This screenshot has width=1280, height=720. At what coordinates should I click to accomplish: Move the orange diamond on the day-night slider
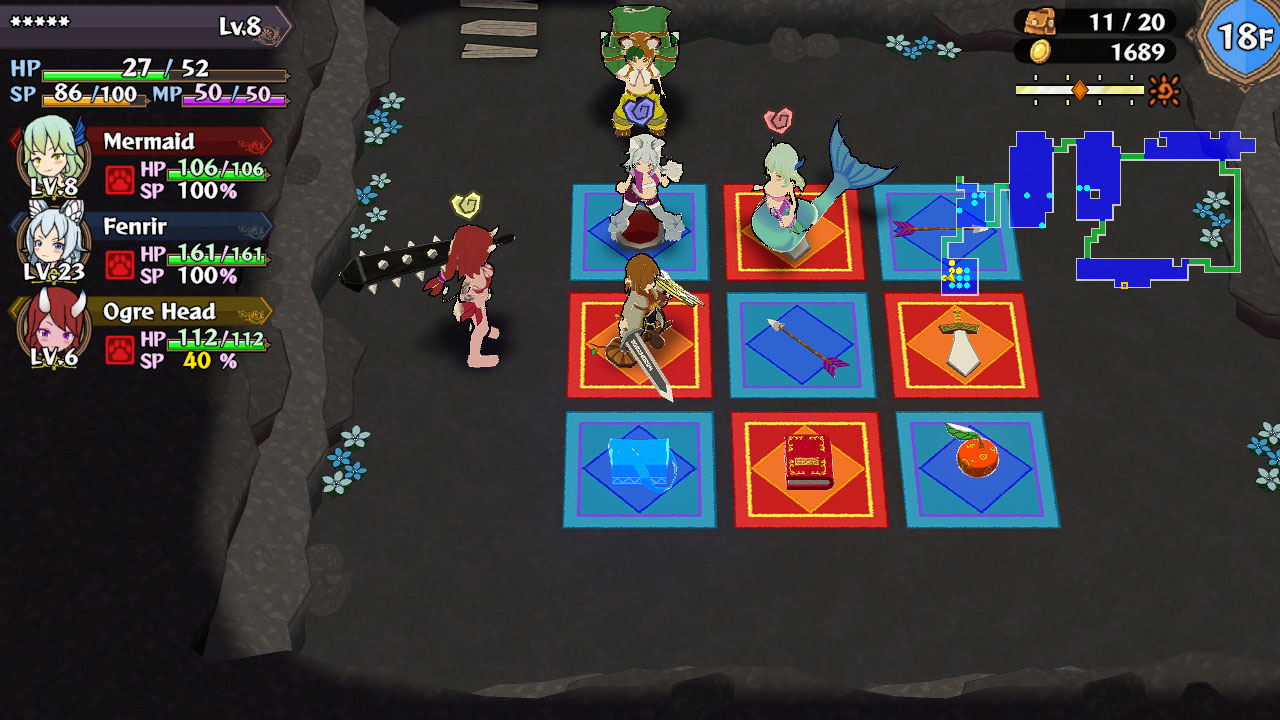point(1082,89)
